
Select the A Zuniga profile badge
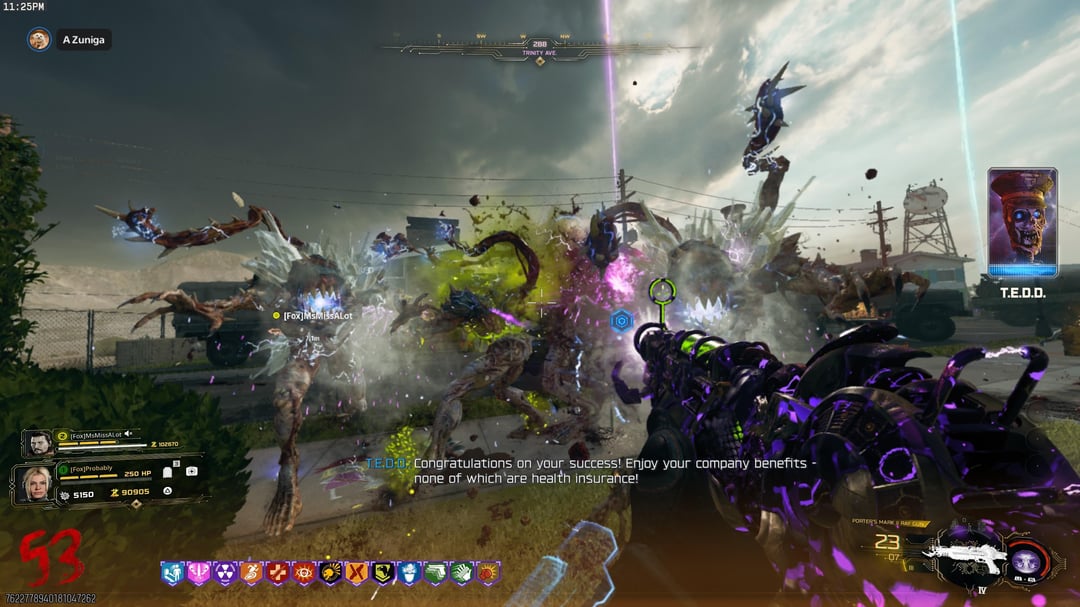click(69, 40)
